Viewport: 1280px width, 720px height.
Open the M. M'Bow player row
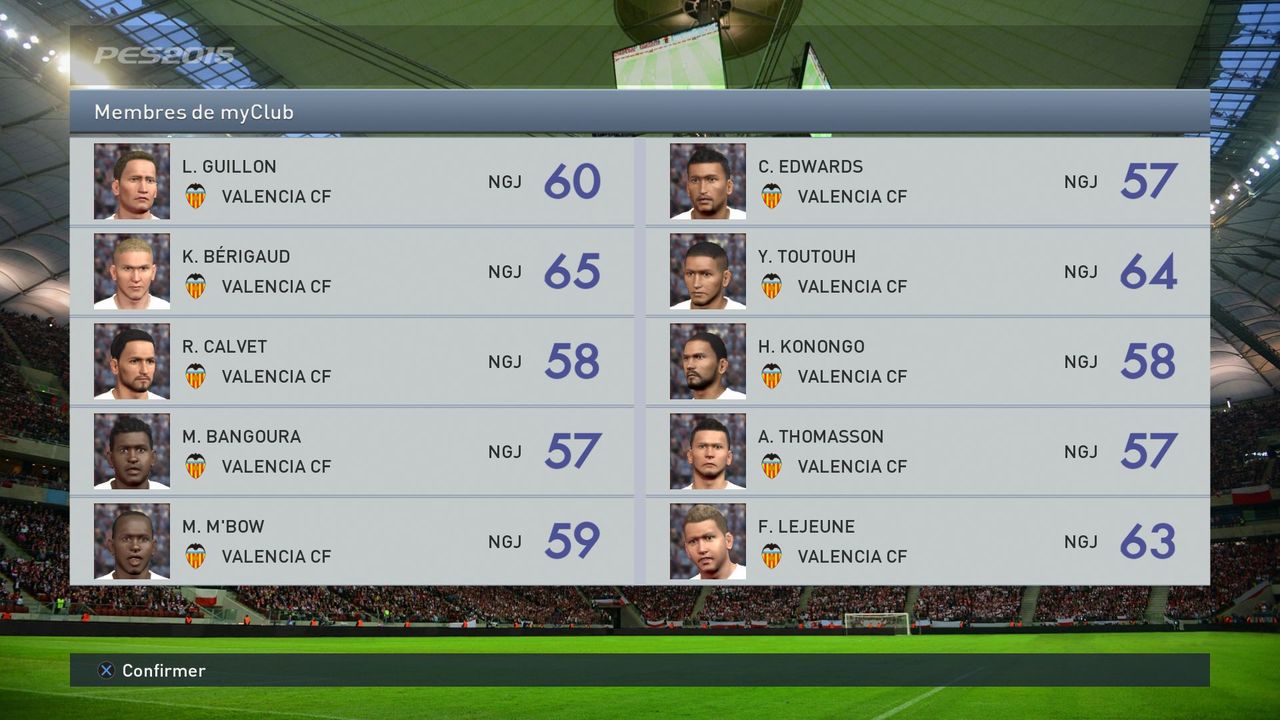[x=351, y=541]
